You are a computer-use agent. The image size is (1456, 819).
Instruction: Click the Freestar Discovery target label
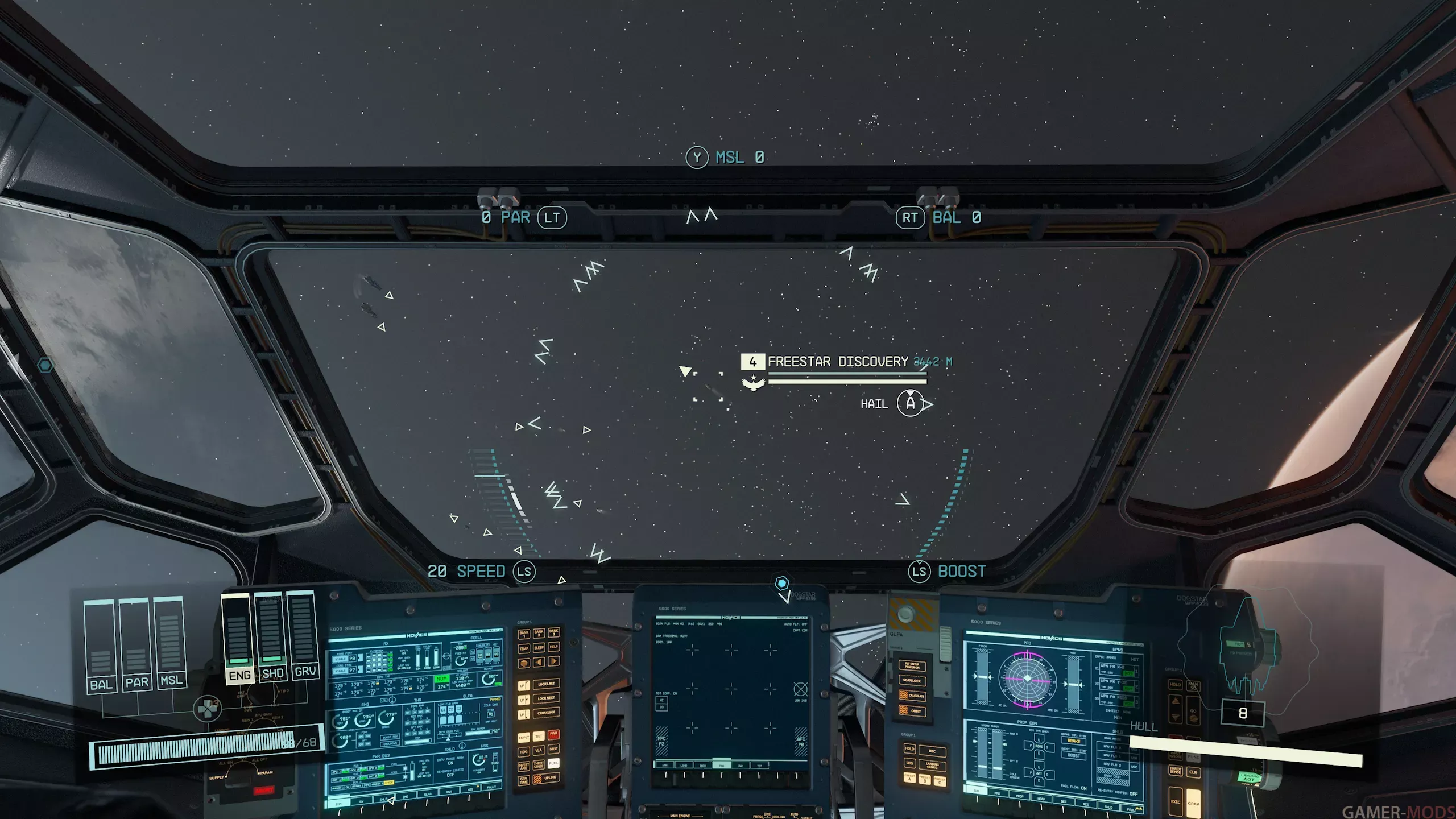coord(837,362)
